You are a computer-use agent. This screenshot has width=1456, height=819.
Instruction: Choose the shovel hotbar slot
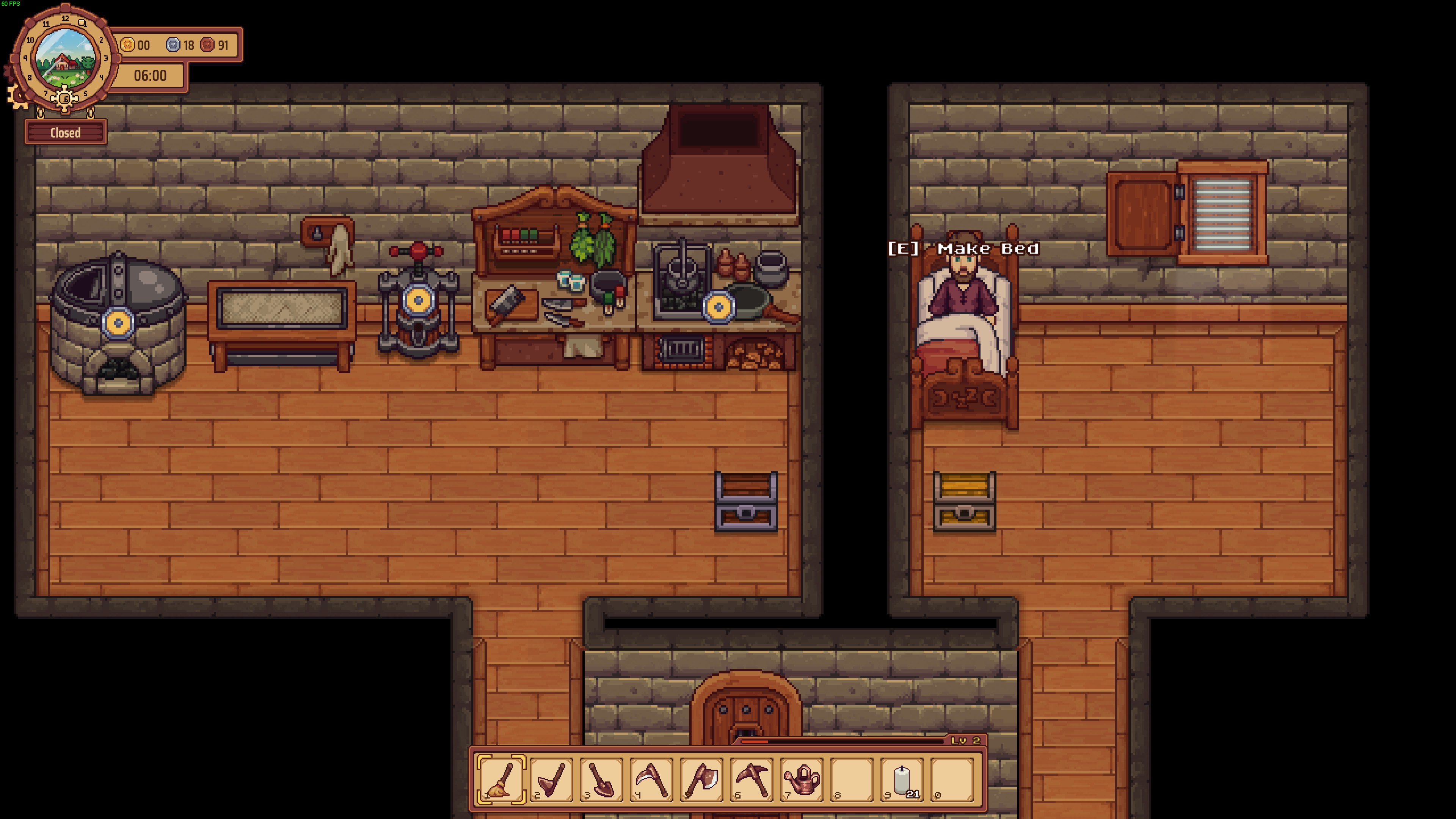coord(601,780)
